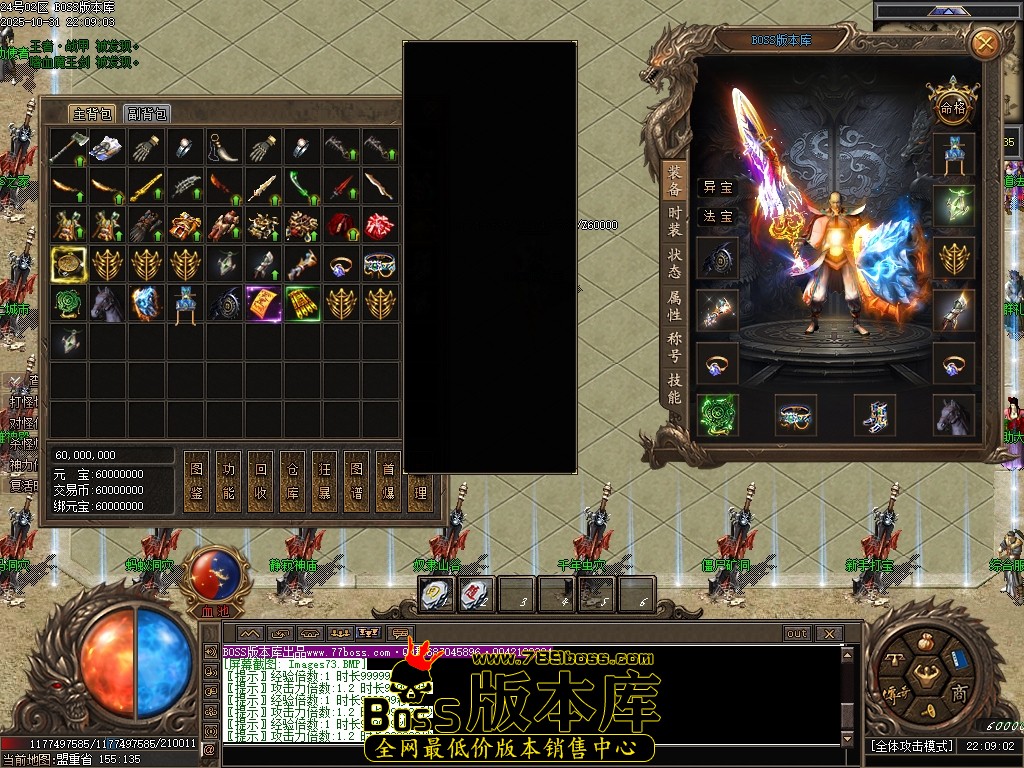Click the 法宝 artifact button
Viewport: 1024px width, 768px height.
[x=716, y=216]
